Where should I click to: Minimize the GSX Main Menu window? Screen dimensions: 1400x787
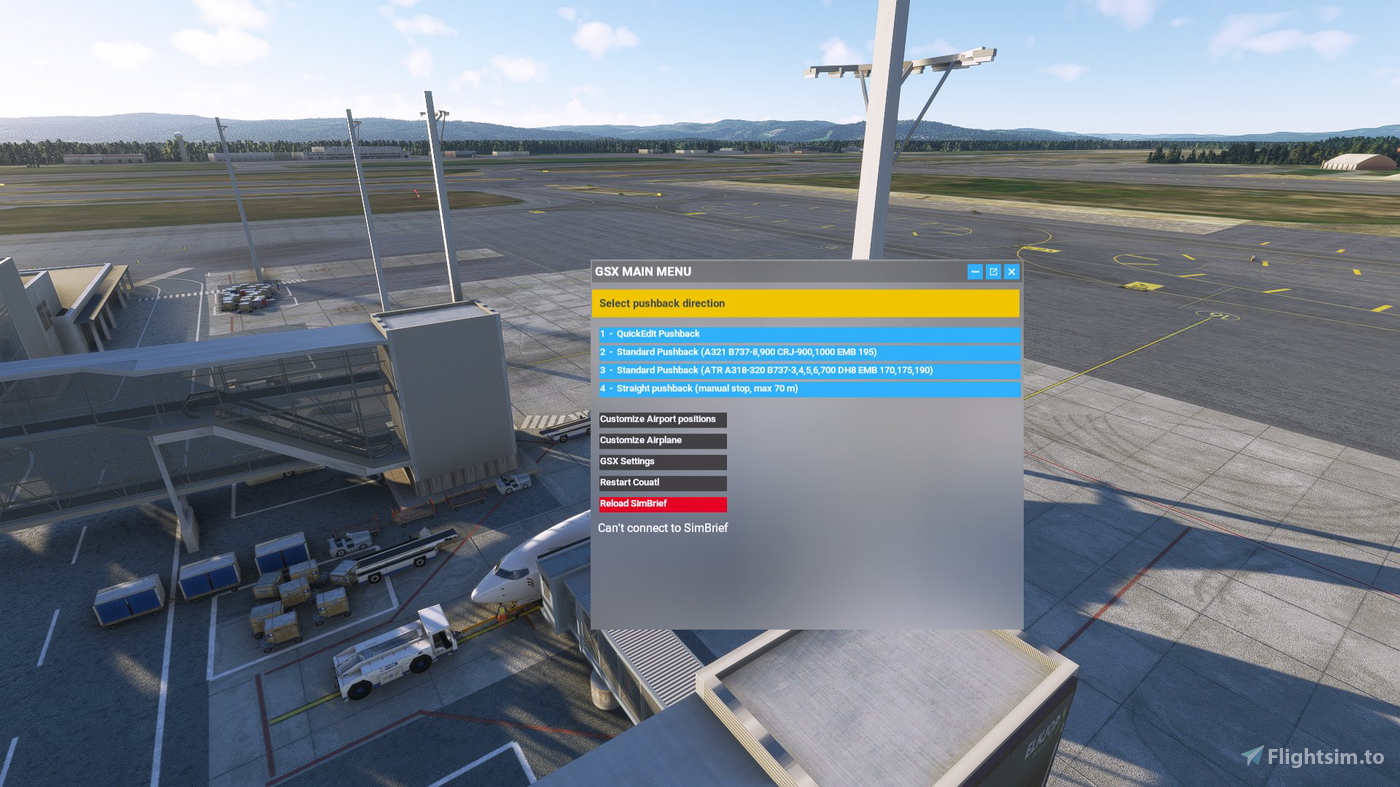pos(974,271)
